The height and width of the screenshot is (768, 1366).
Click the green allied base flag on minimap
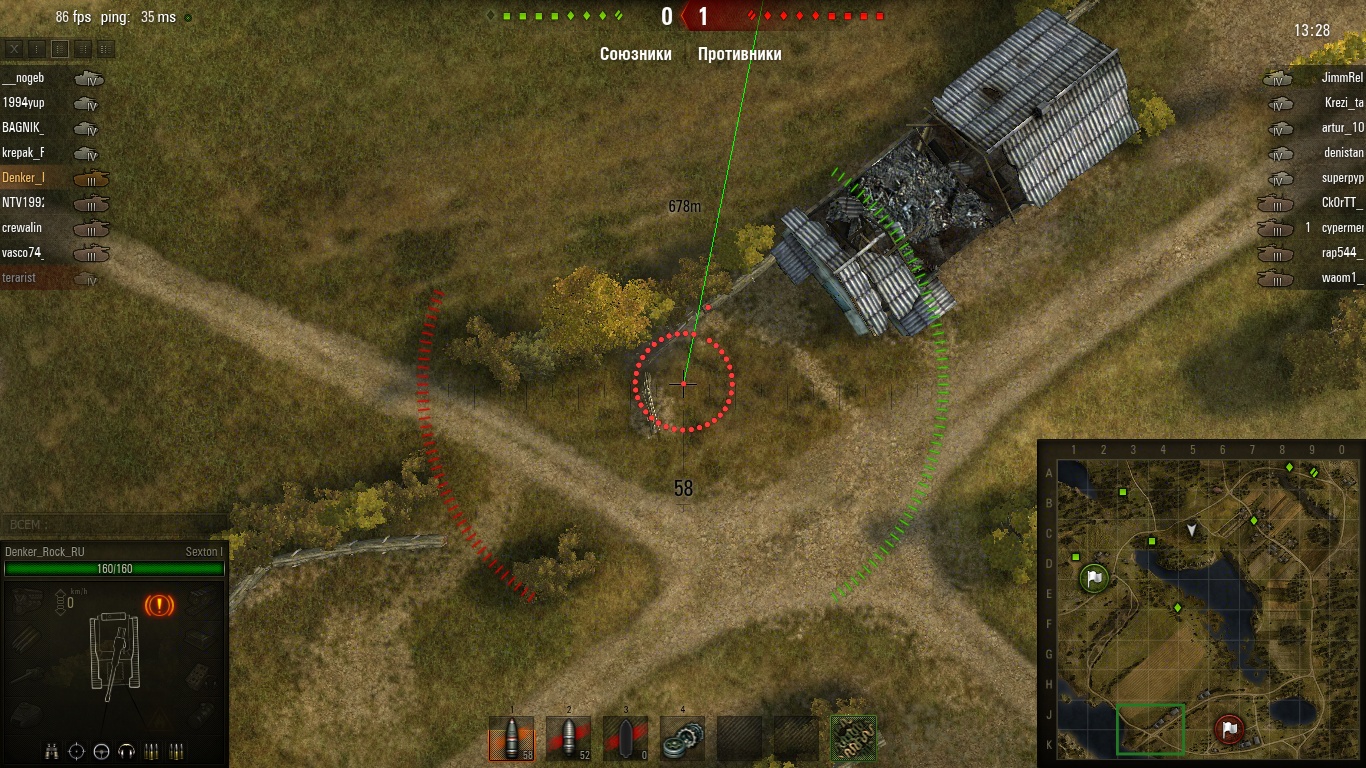point(1094,578)
